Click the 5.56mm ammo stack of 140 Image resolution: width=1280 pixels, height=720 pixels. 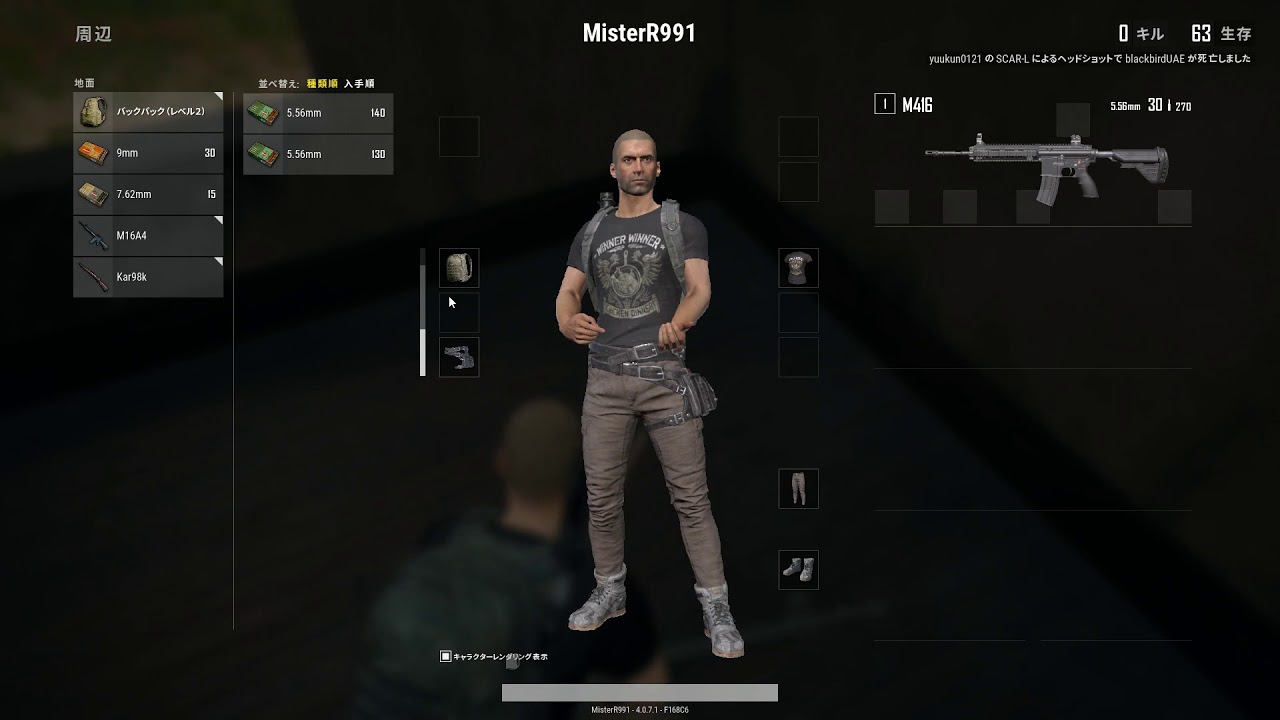tap(318, 113)
